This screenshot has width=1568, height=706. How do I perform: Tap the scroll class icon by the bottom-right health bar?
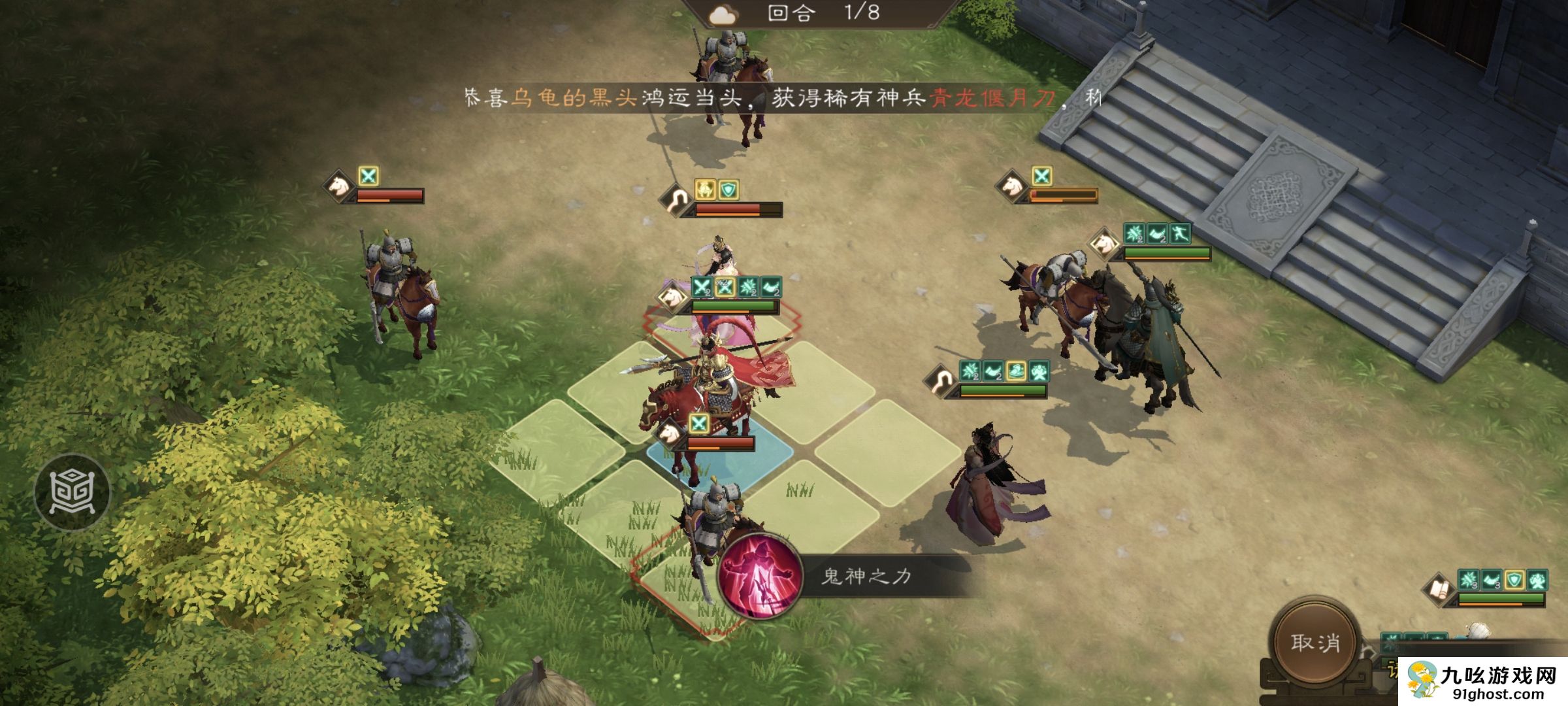click(x=1439, y=589)
